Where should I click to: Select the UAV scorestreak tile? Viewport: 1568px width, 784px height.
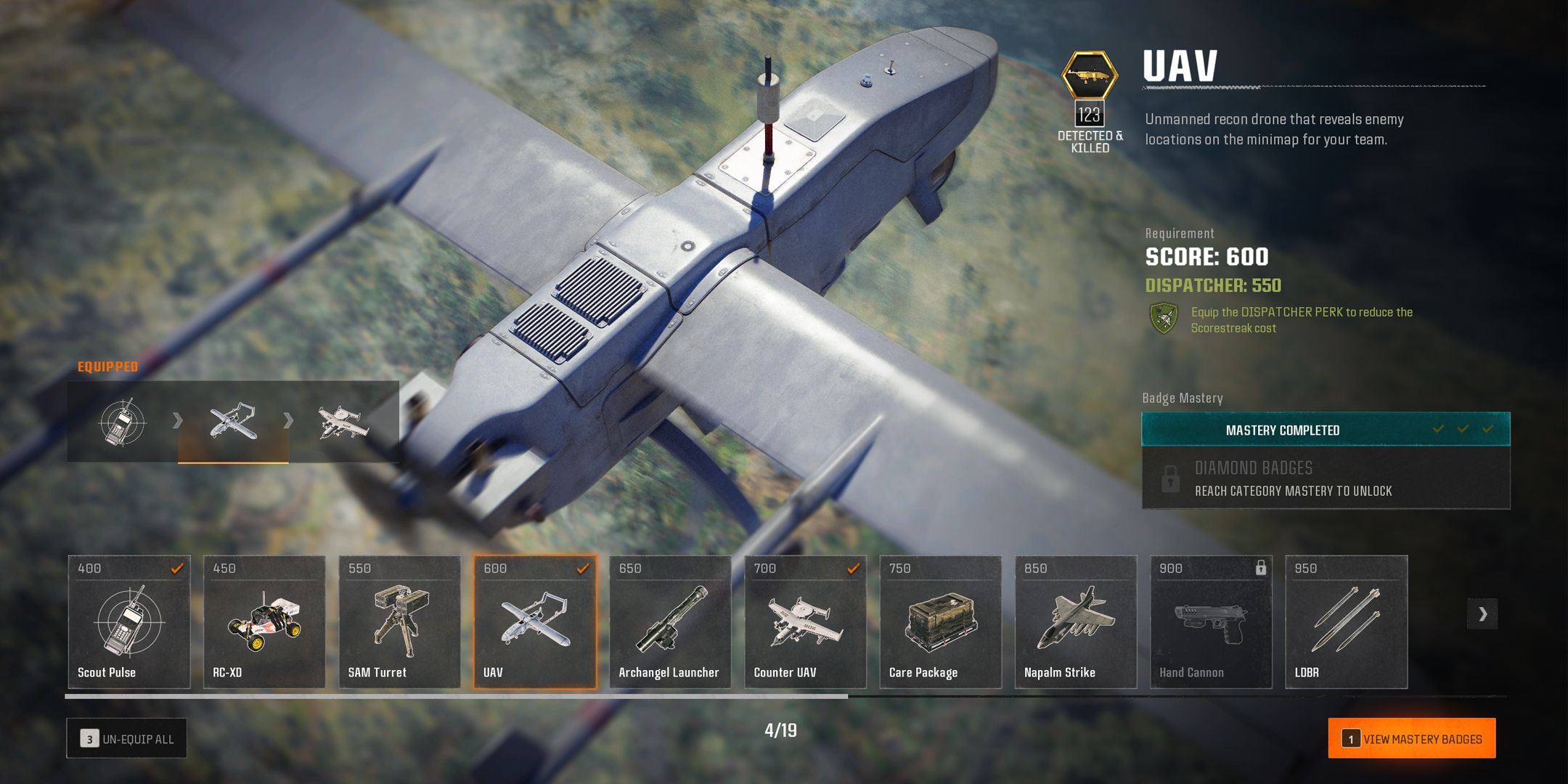point(535,621)
